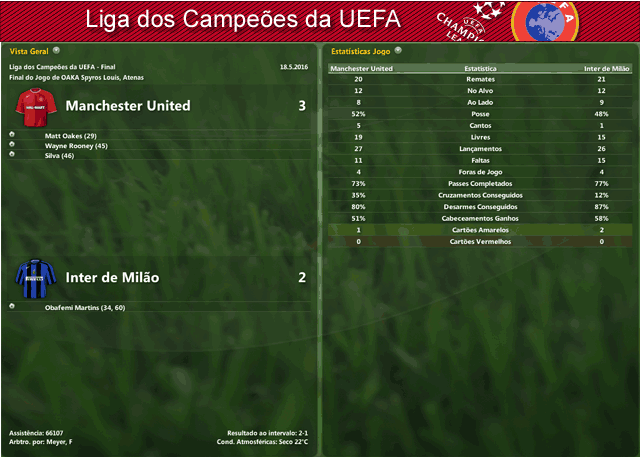Open the Vista Geral panel menu icon
Viewport: 640px width, 457px height.
(56, 49)
